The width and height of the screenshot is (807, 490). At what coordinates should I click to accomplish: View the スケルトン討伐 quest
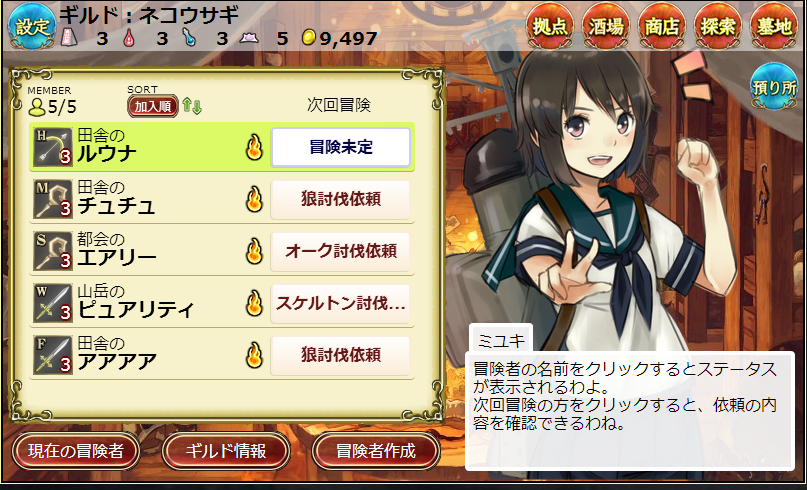[340, 304]
